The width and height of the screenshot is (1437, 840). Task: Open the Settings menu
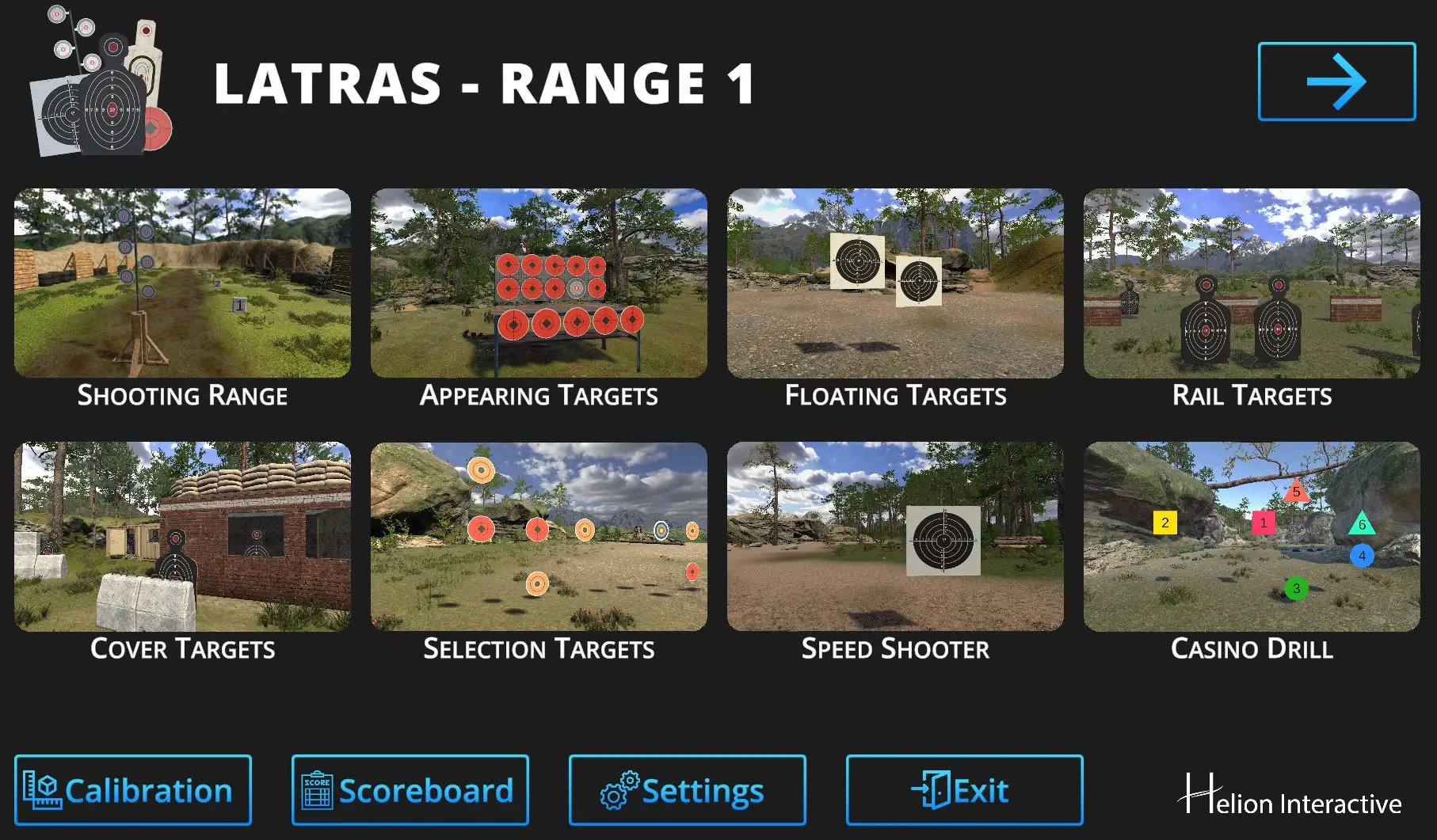(x=687, y=790)
